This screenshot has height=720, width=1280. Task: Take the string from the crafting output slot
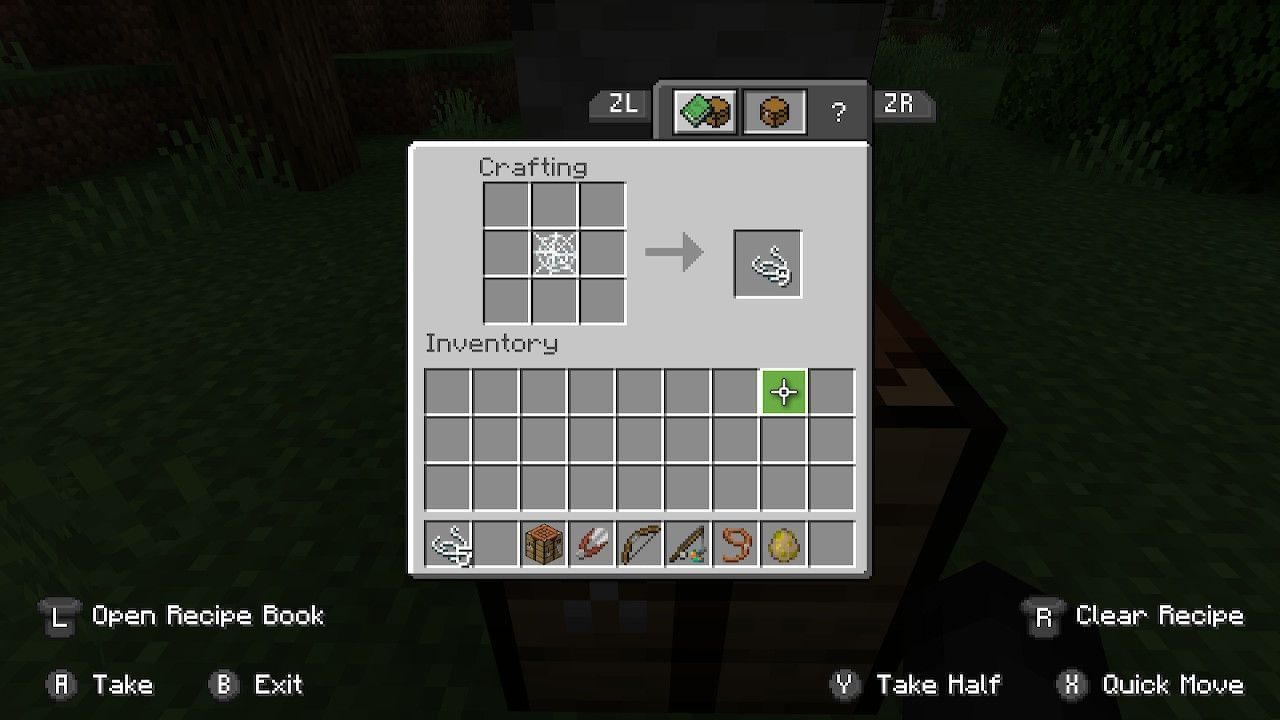768,264
